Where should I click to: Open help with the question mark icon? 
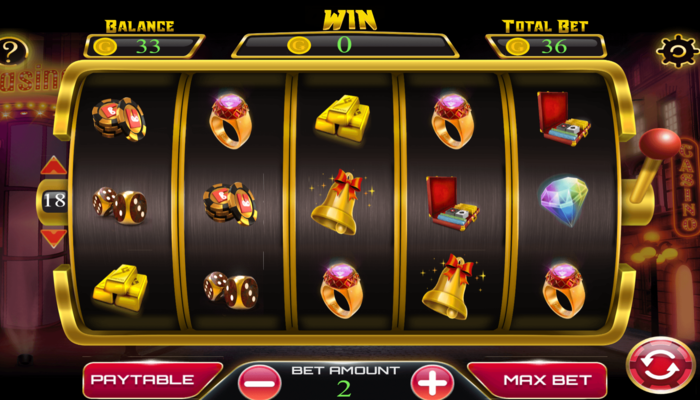(12, 52)
